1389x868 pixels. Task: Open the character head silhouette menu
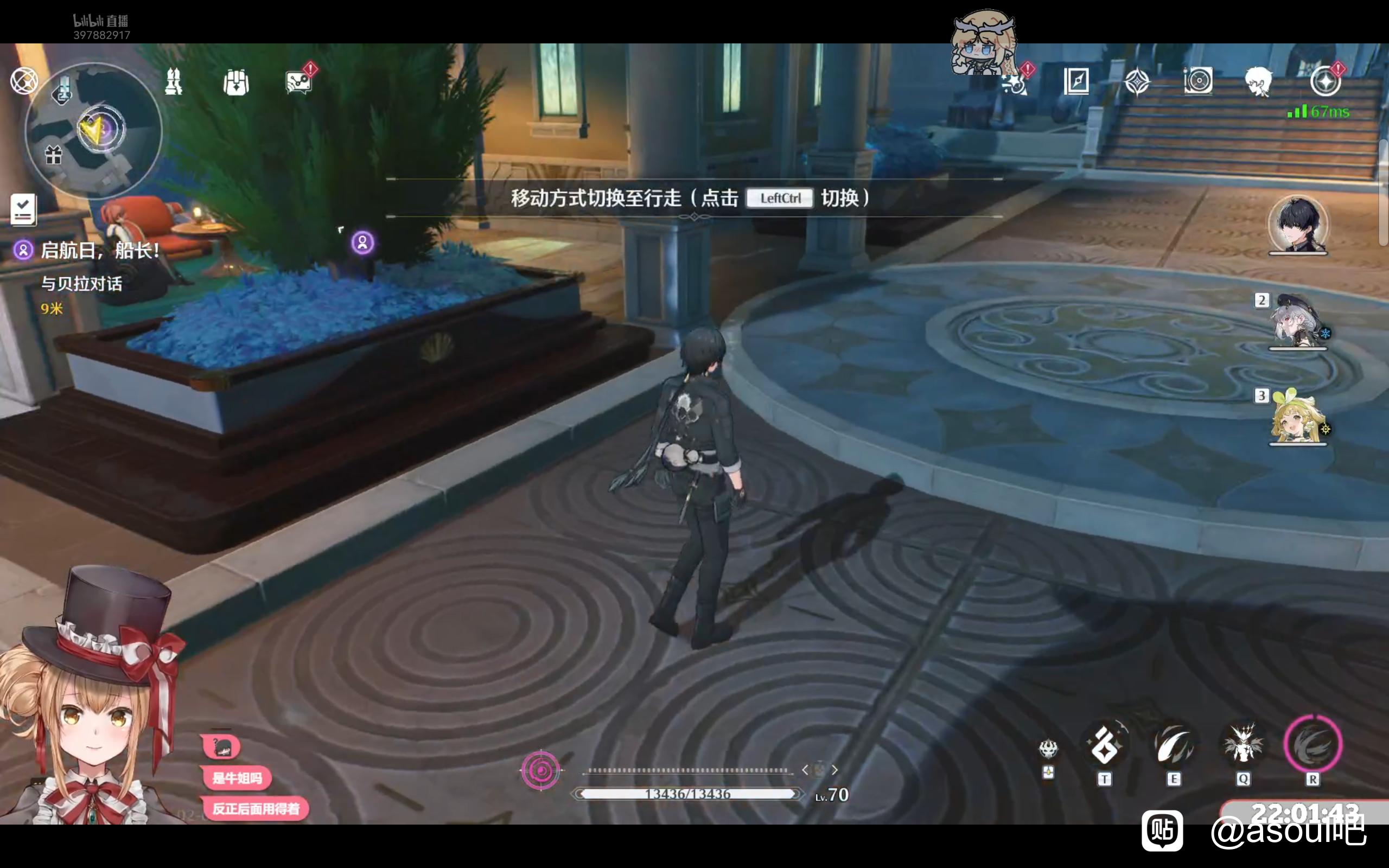pos(1259,81)
